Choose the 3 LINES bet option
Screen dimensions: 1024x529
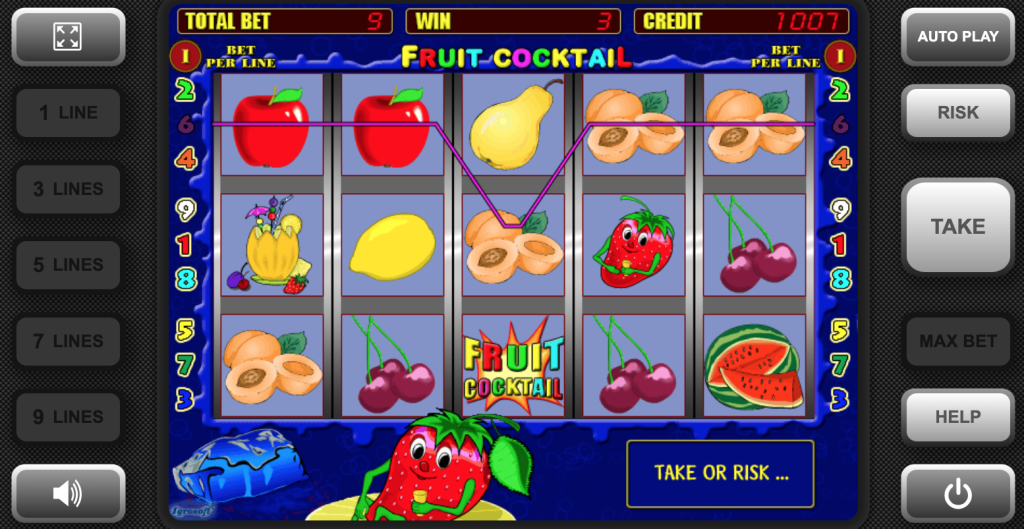68,189
